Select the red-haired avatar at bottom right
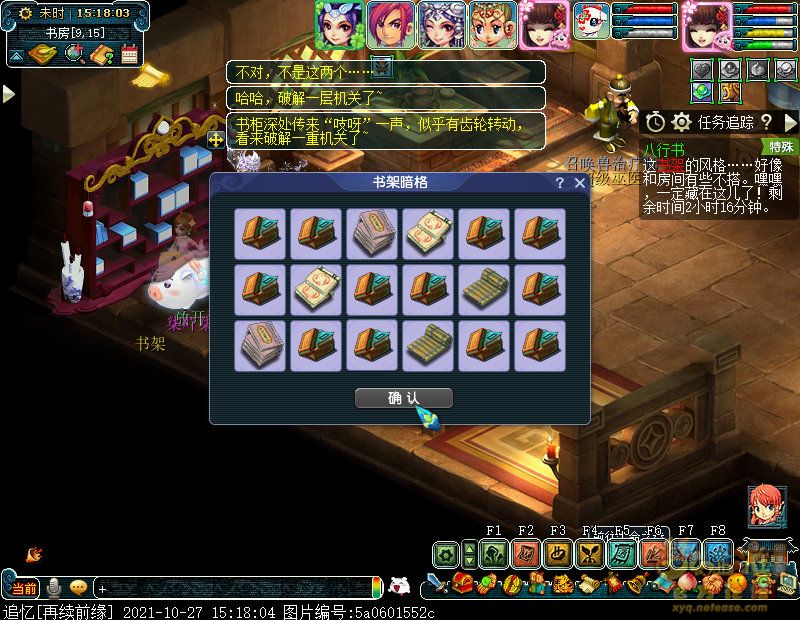The image size is (800, 620). click(766, 506)
